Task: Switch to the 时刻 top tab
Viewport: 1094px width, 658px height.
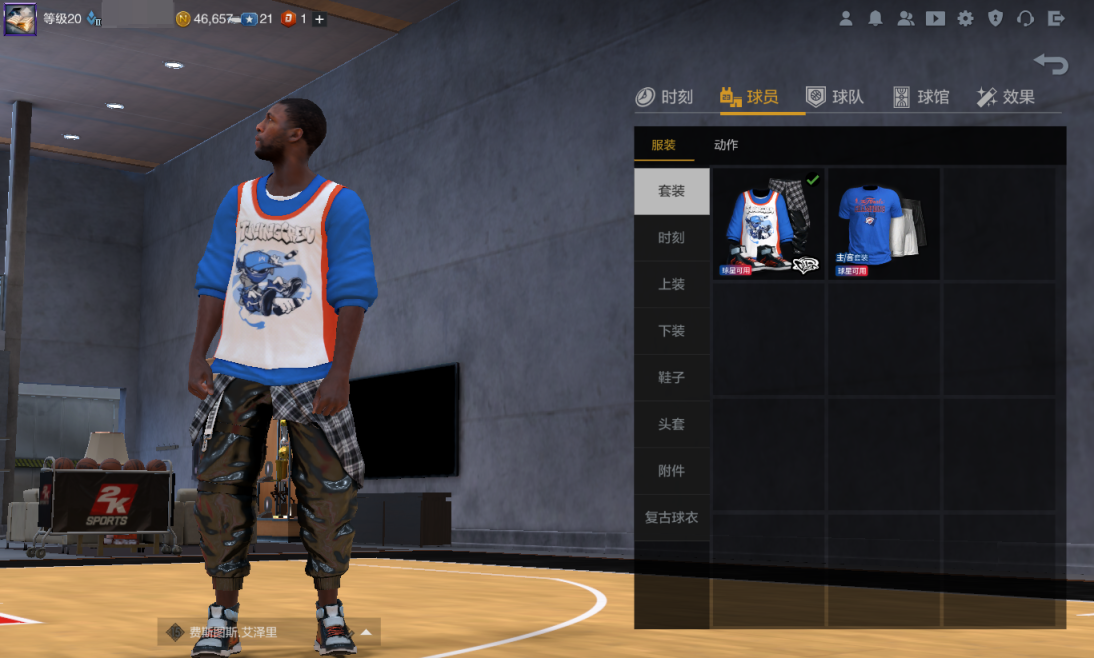Action: pyautogui.click(x=664, y=97)
